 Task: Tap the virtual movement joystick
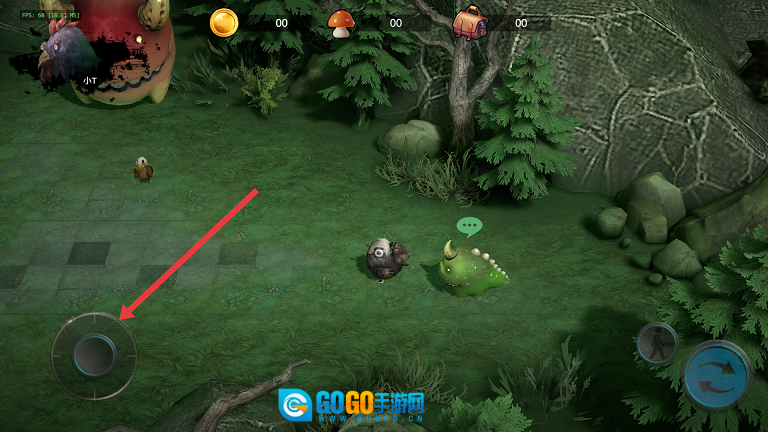(94, 355)
